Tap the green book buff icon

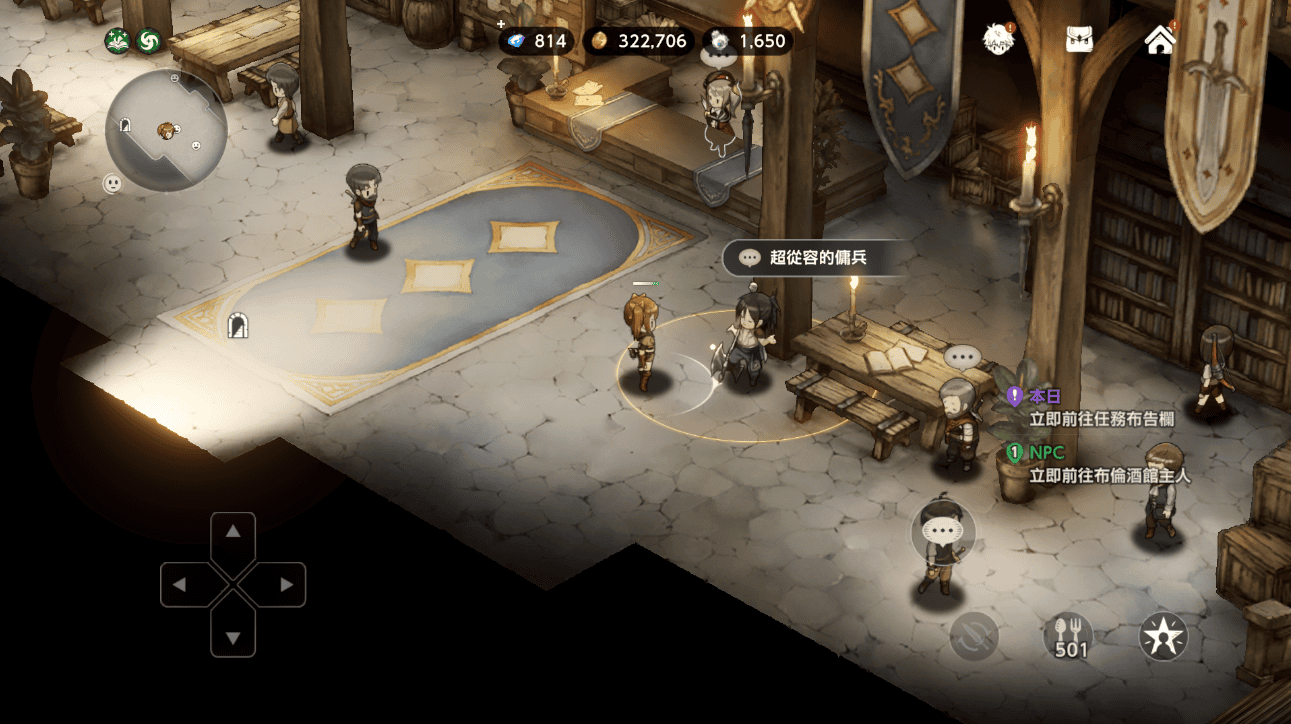[118, 41]
